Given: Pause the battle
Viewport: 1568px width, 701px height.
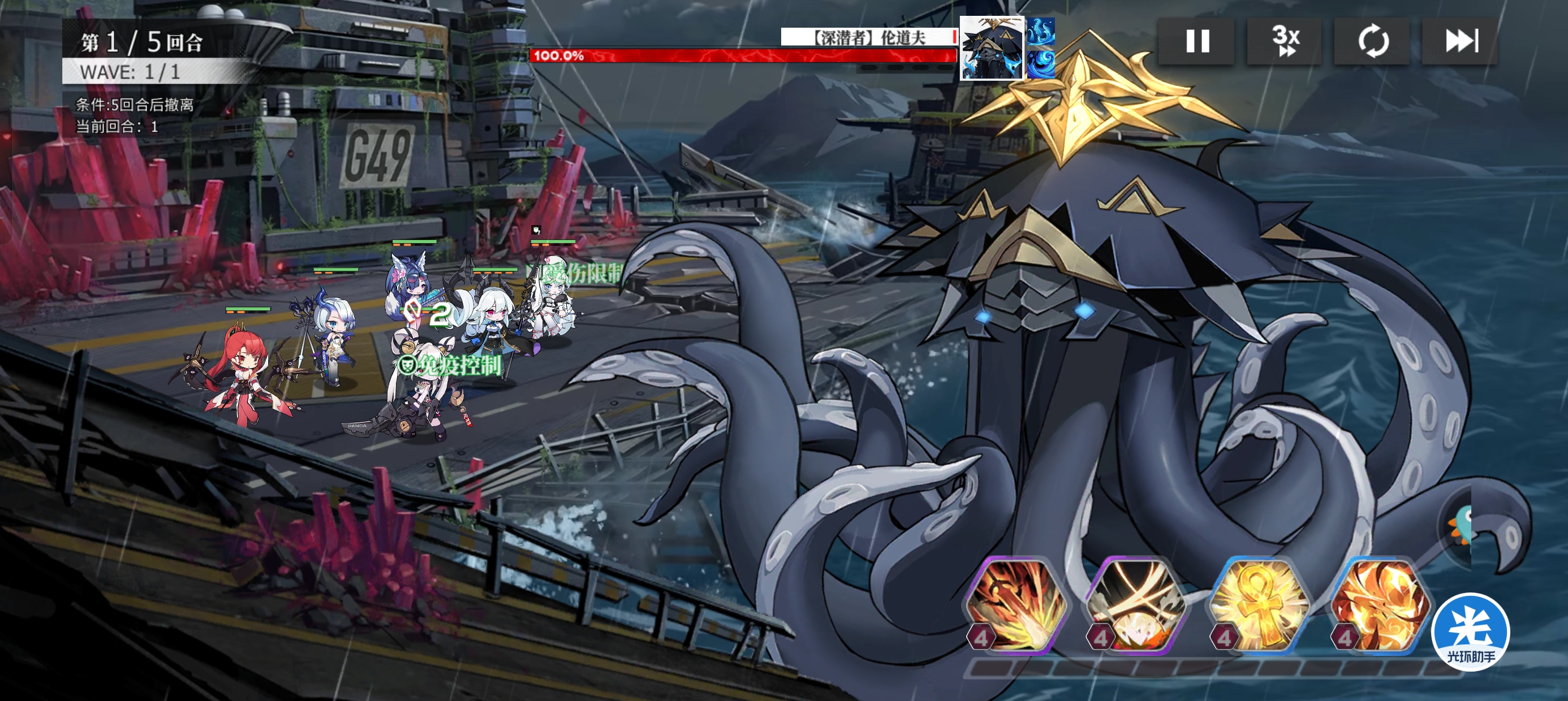Looking at the screenshot, I should [1197, 41].
